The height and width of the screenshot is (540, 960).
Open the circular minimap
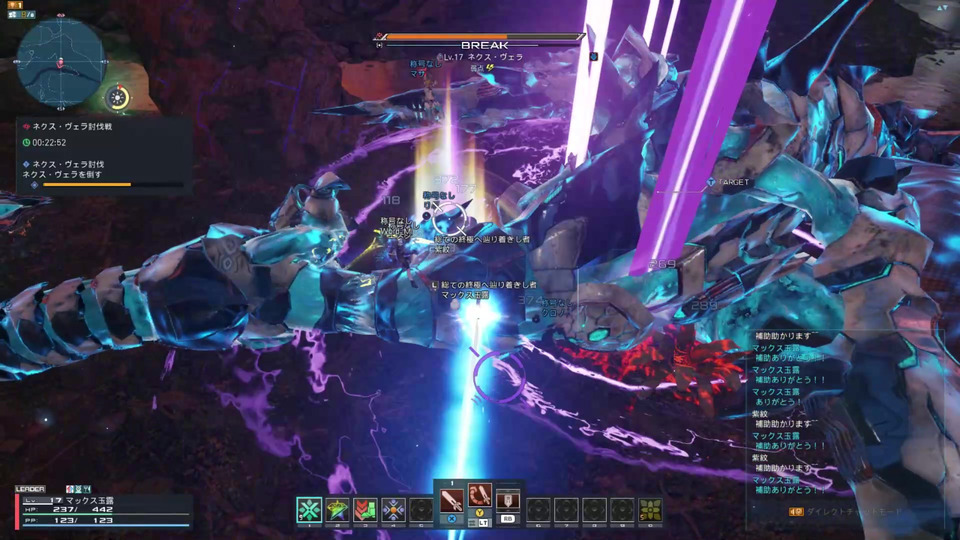coord(61,62)
